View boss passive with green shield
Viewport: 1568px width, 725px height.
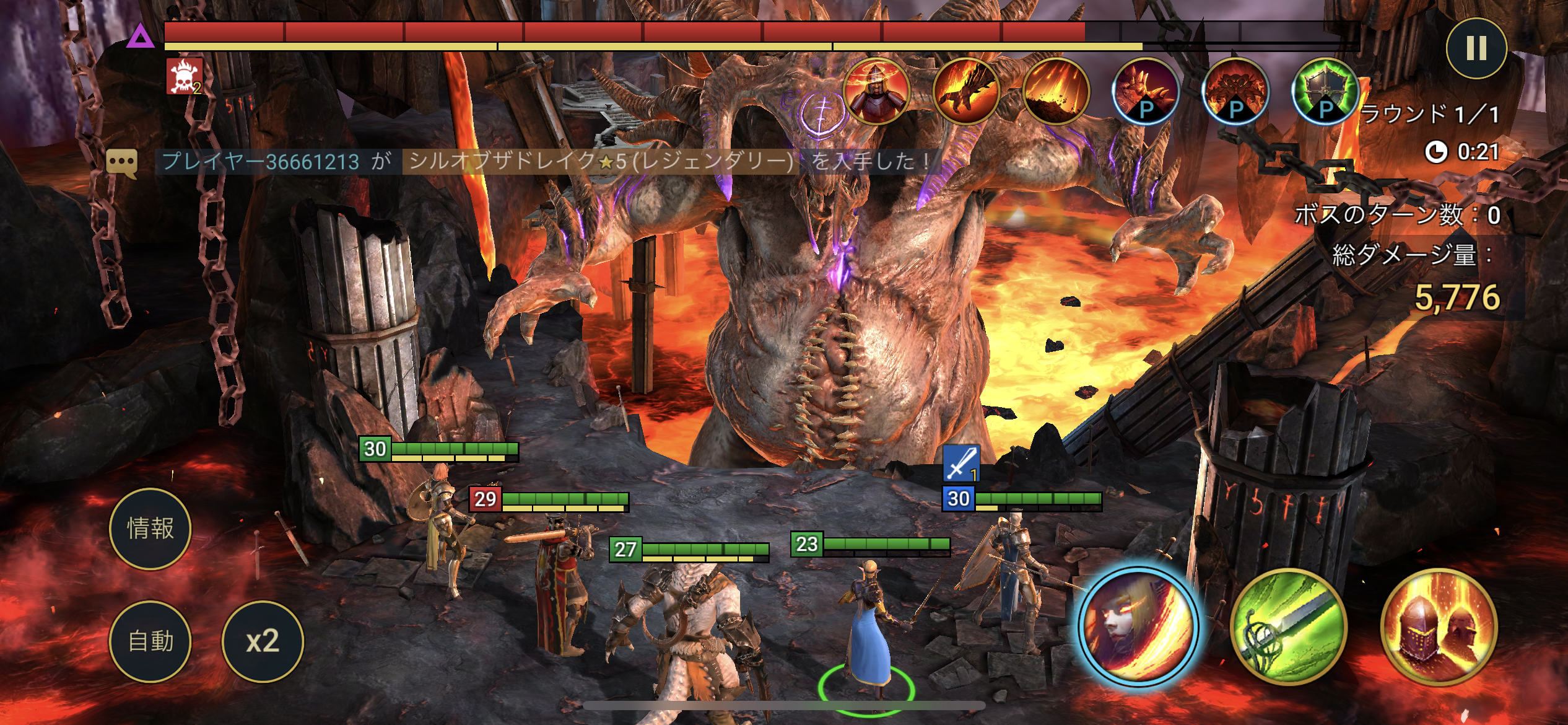coord(1325,92)
